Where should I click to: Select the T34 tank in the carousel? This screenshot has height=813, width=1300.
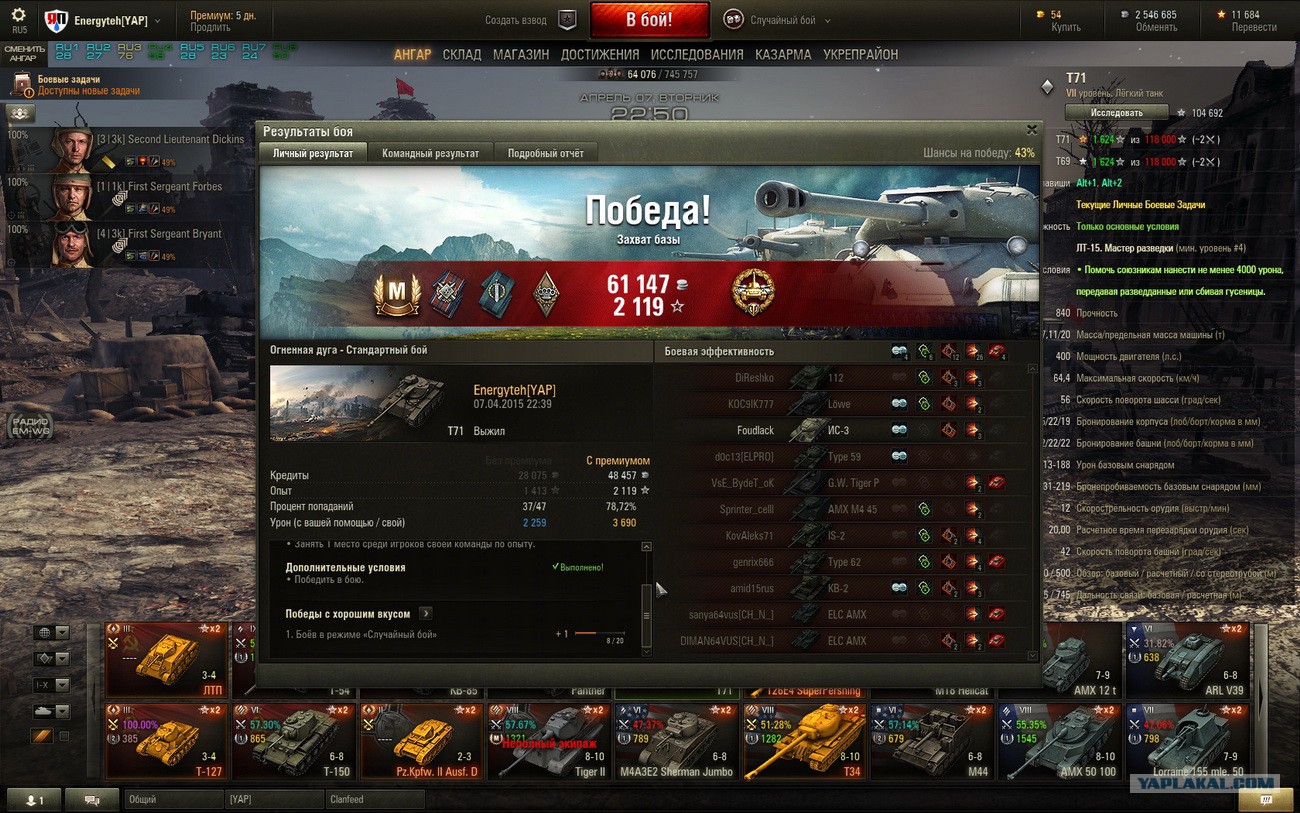pos(805,742)
